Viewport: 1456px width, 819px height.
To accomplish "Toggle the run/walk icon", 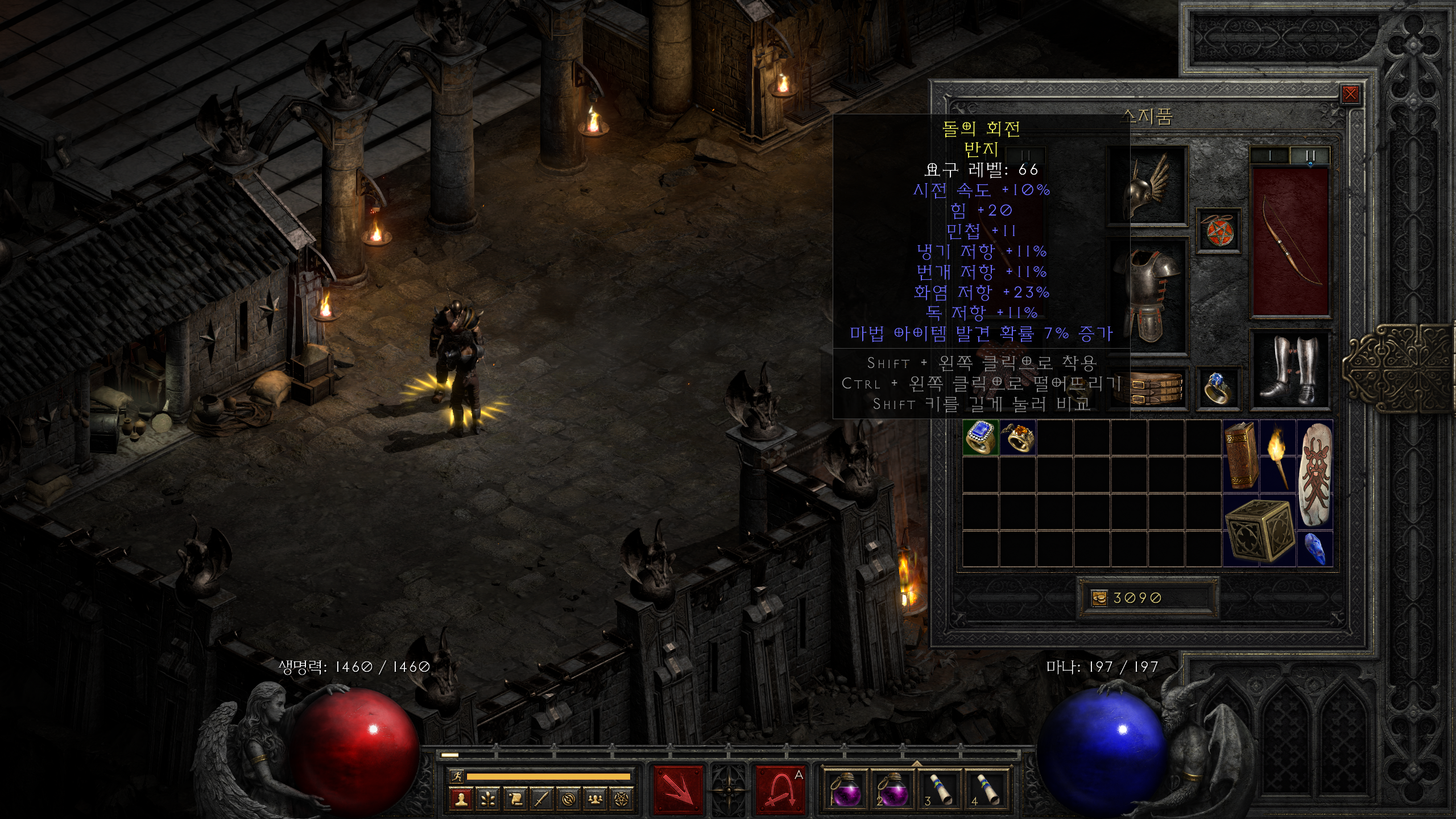I will point(456,776).
